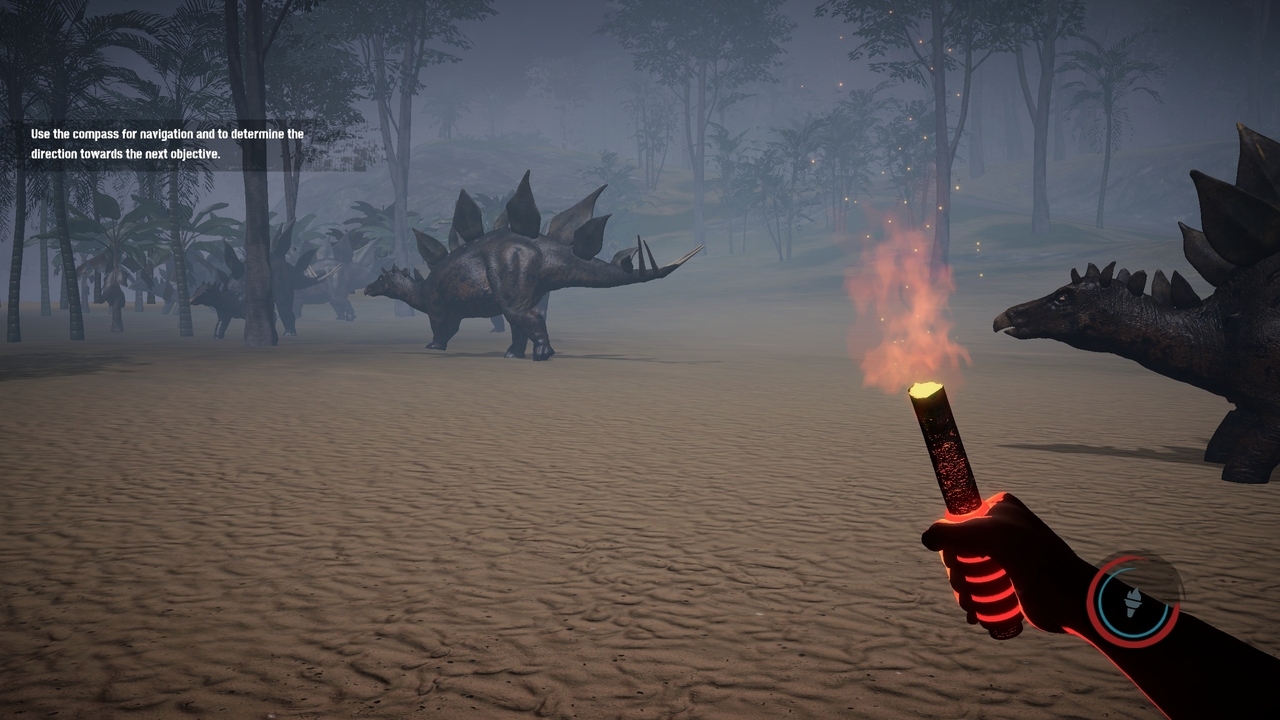
Task: Select the torch icon in the HUD circle
Action: [1133, 602]
